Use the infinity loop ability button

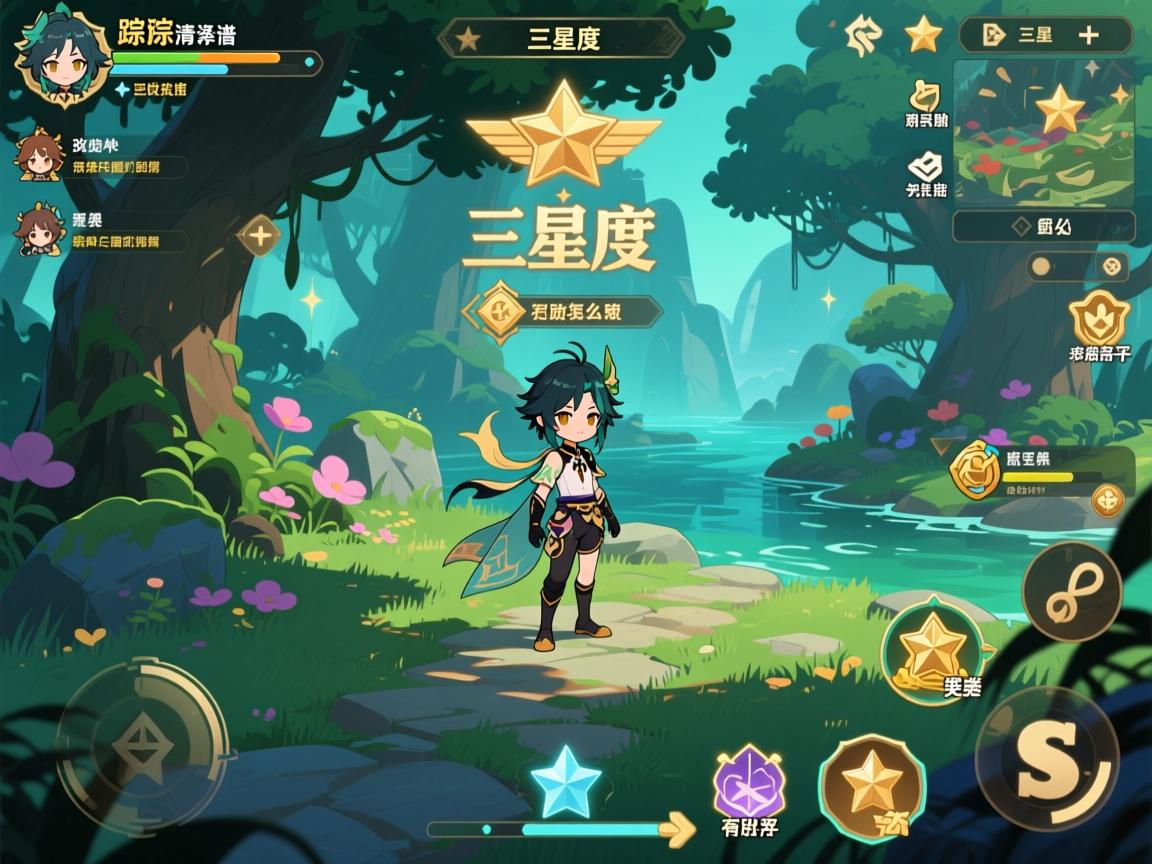[1071, 592]
